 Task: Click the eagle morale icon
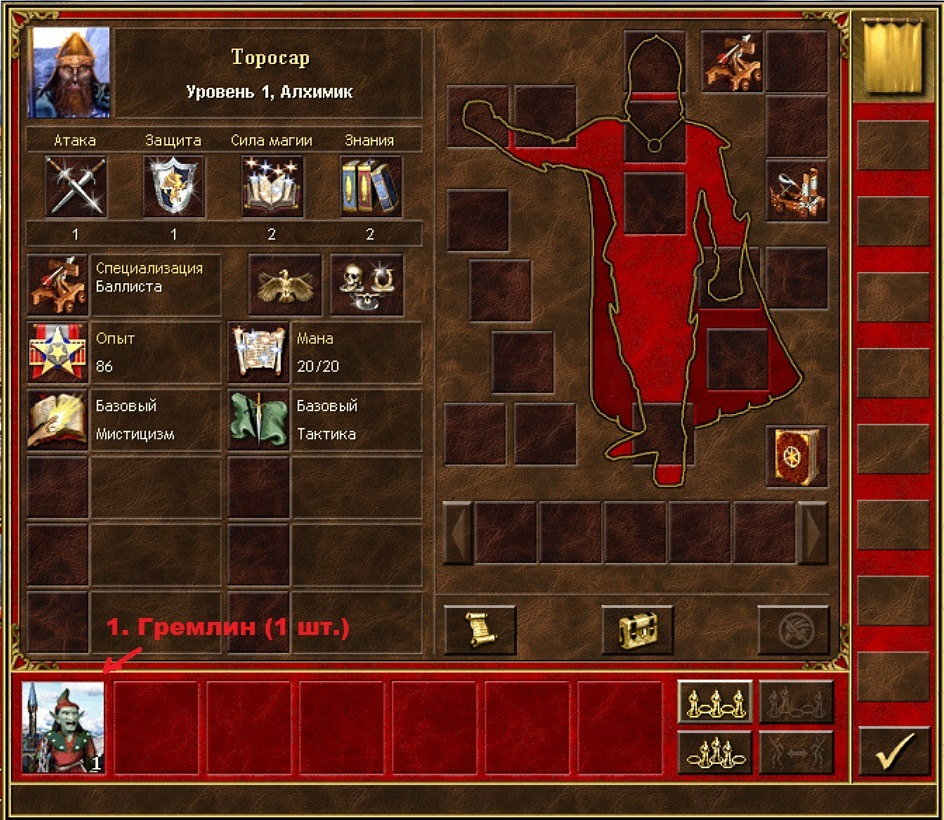[285, 285]
